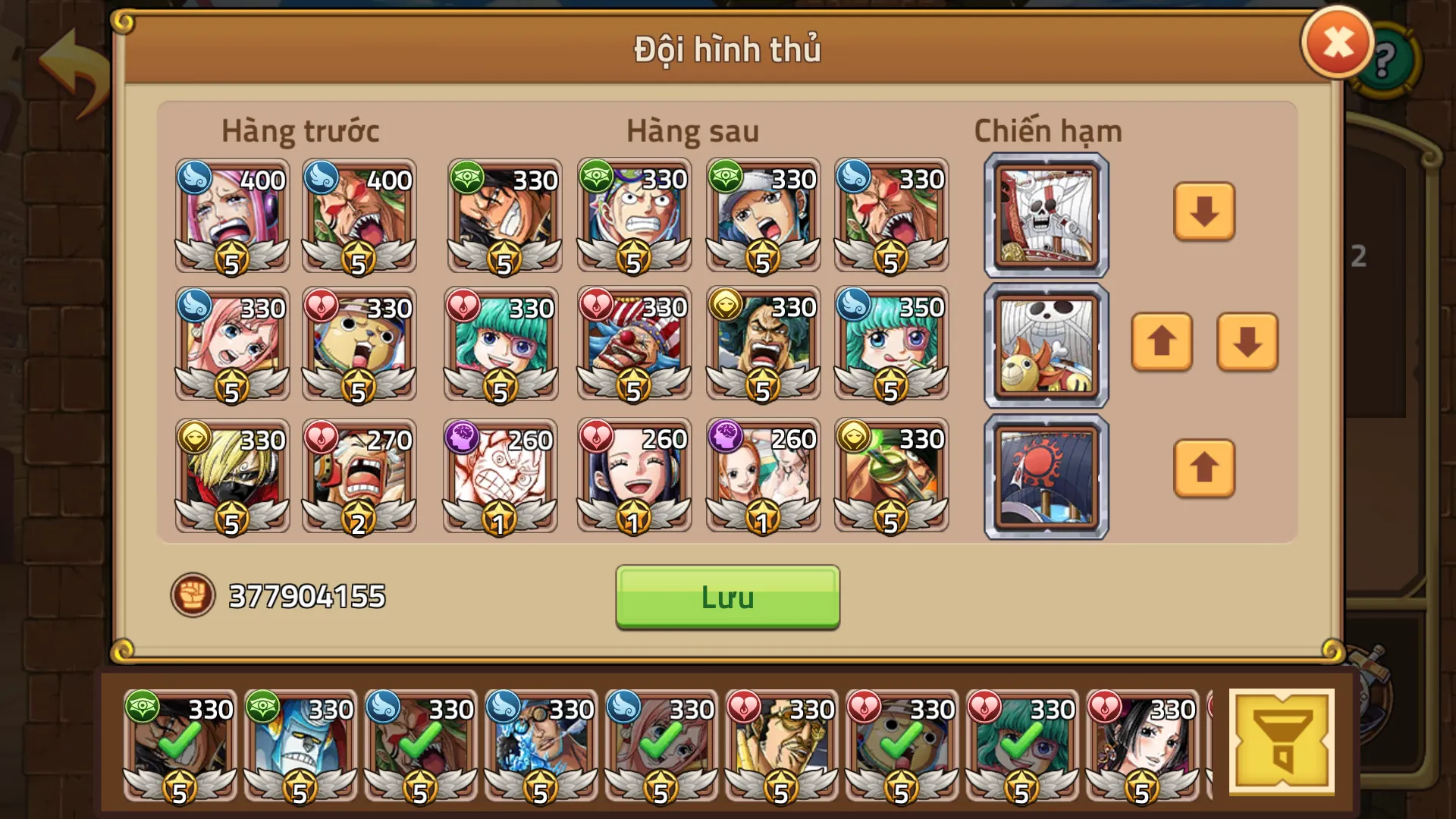Select the Sanji card in the bottom-left slot
The image size is (1456, 819).
point(231,475)
